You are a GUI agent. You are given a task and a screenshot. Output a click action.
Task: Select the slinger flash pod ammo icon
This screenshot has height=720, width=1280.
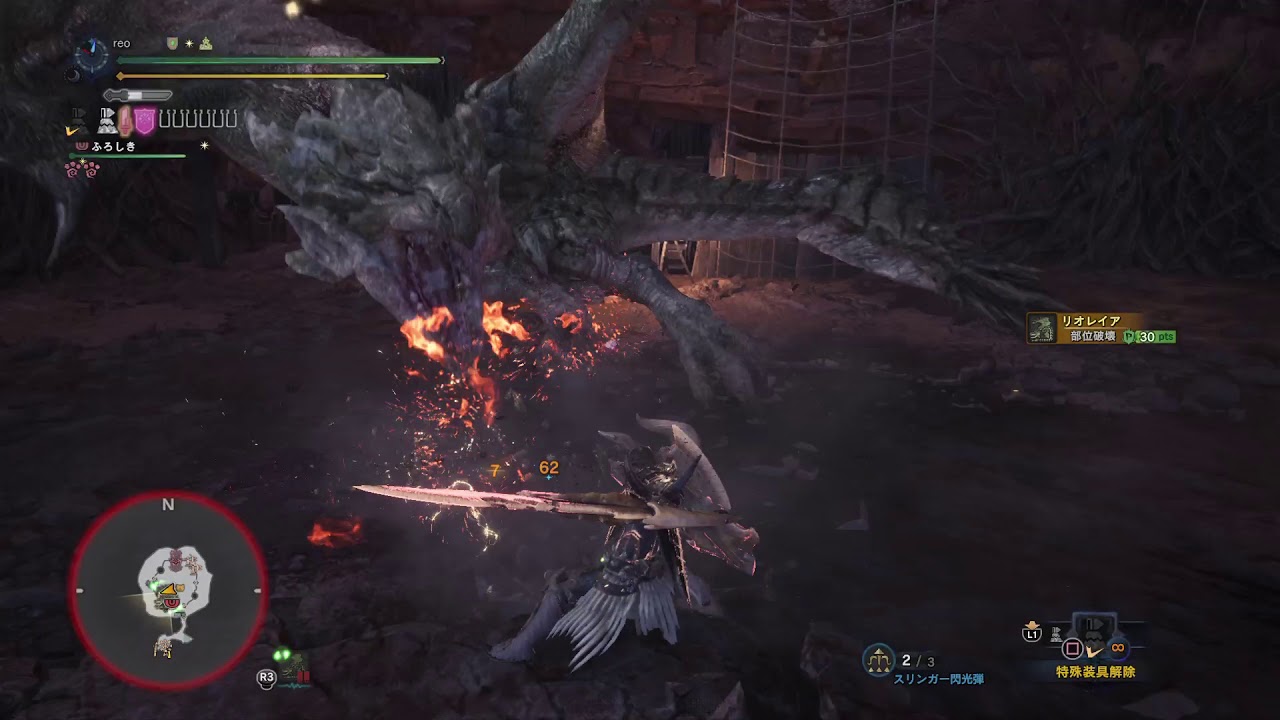point(879,660)
